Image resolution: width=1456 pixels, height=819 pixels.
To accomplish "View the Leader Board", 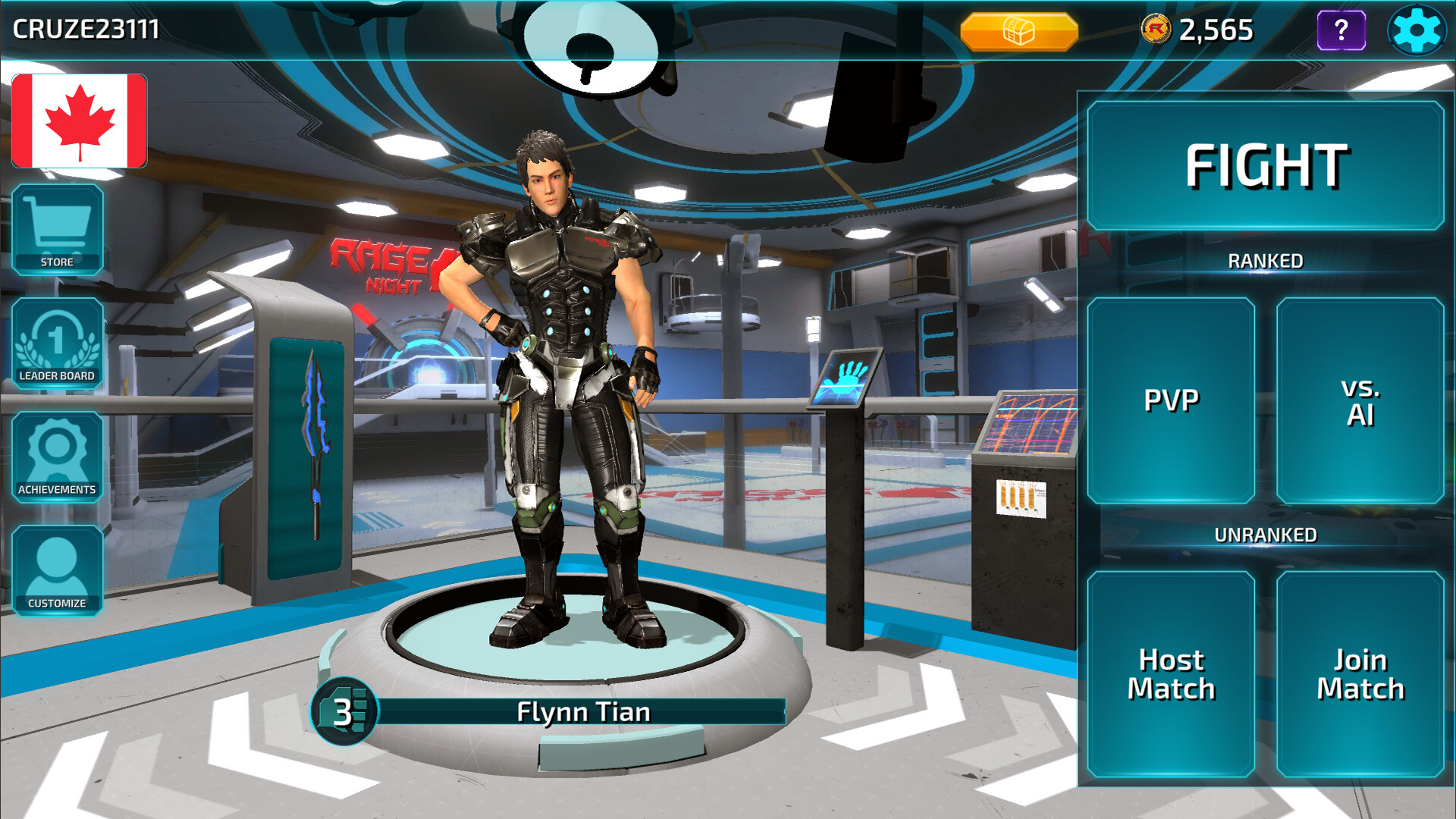I will [x=57, y=343].
